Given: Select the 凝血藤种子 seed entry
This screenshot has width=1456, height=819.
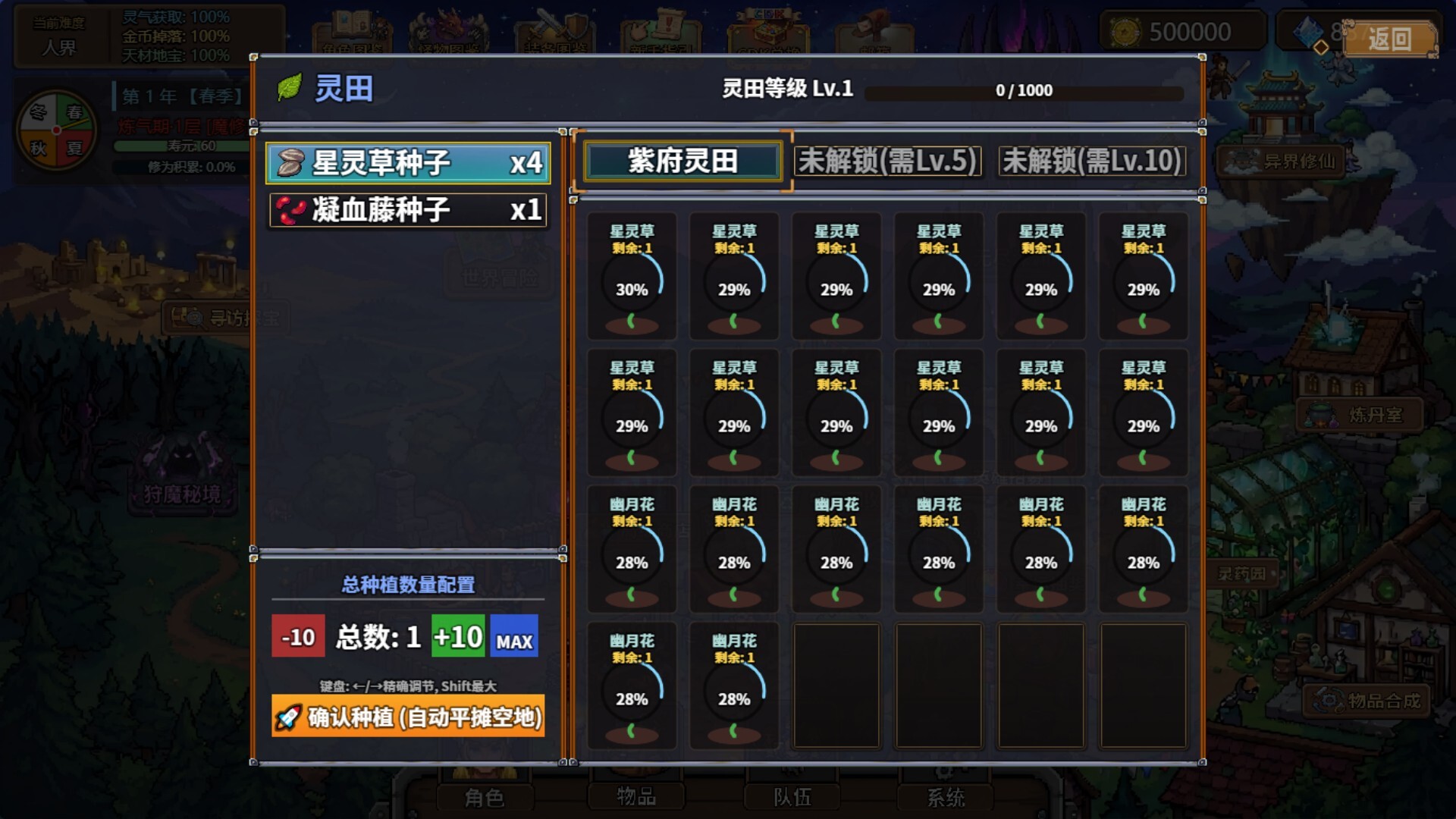Looking at the screenshot, I should [406, 211].
